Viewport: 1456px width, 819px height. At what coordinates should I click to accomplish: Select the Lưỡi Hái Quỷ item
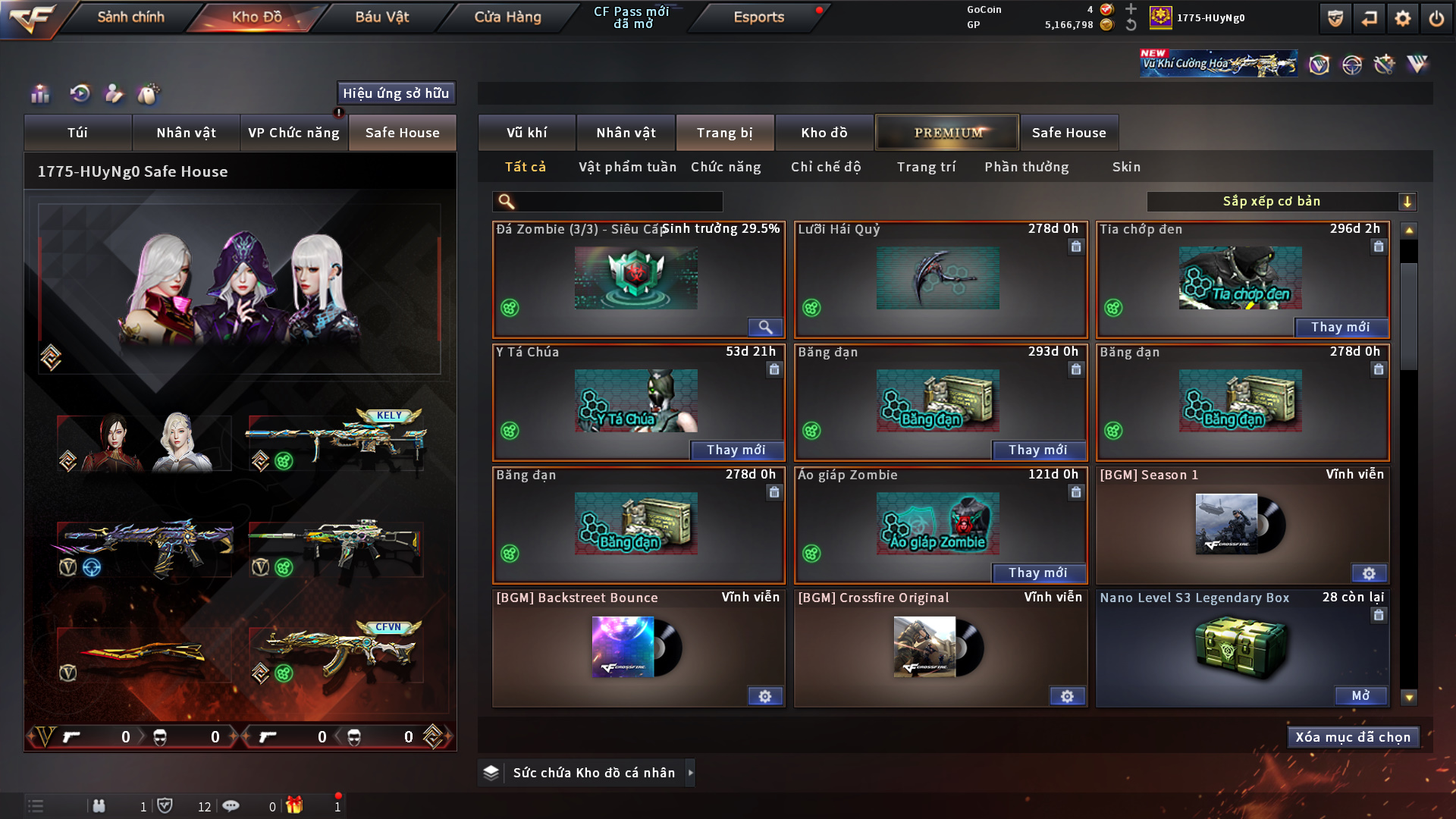click(x=939, y=279)
